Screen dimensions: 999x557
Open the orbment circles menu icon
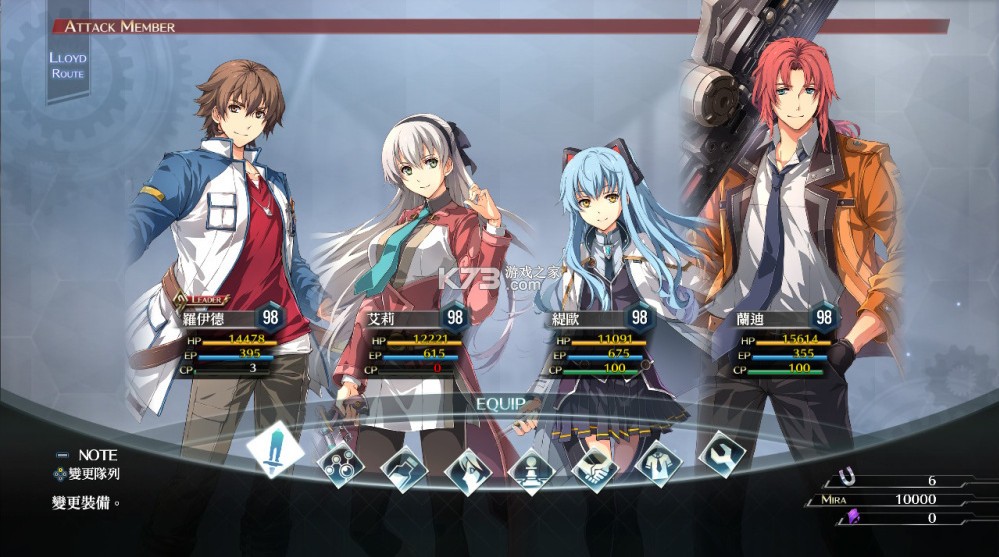point(340,465)
